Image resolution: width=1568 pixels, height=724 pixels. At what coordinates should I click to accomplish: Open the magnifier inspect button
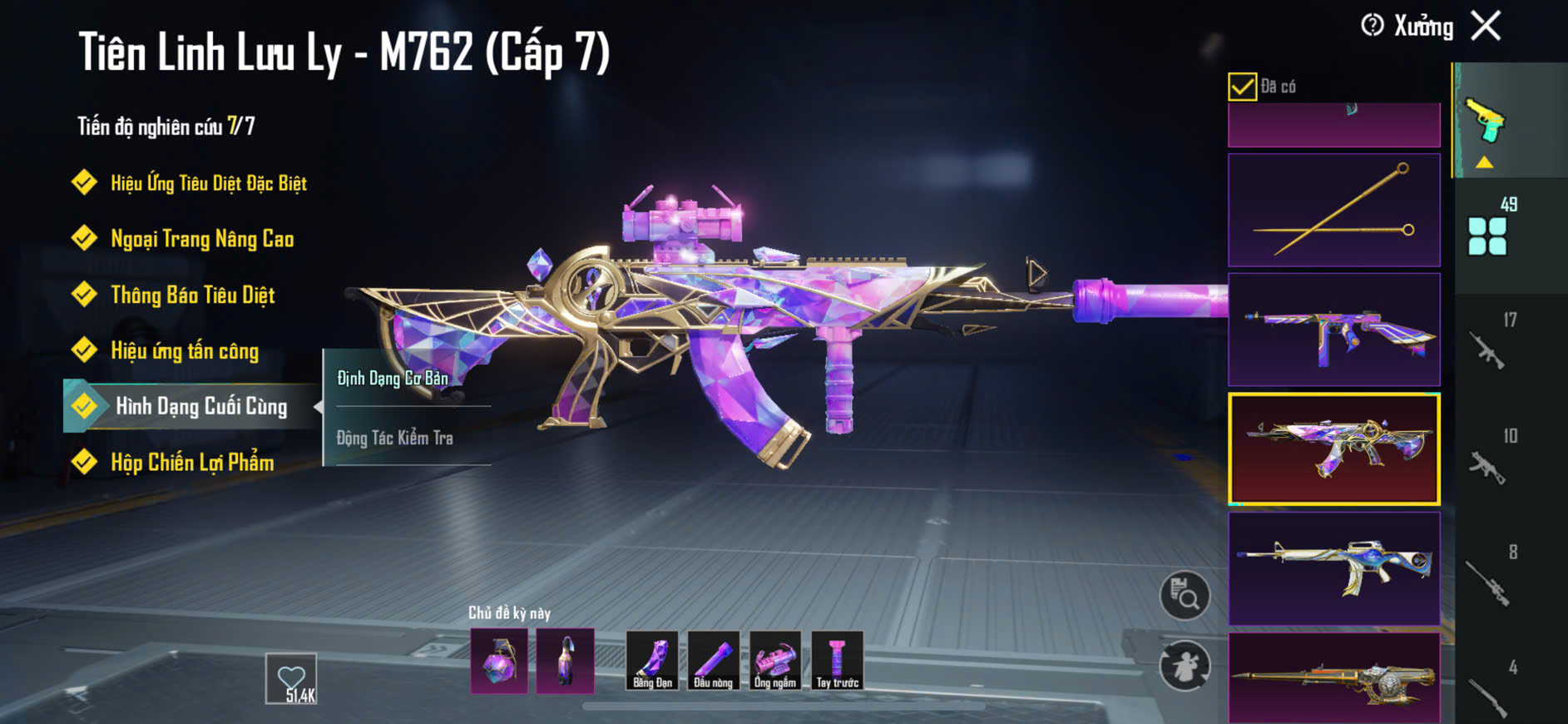pos(1185,596)
